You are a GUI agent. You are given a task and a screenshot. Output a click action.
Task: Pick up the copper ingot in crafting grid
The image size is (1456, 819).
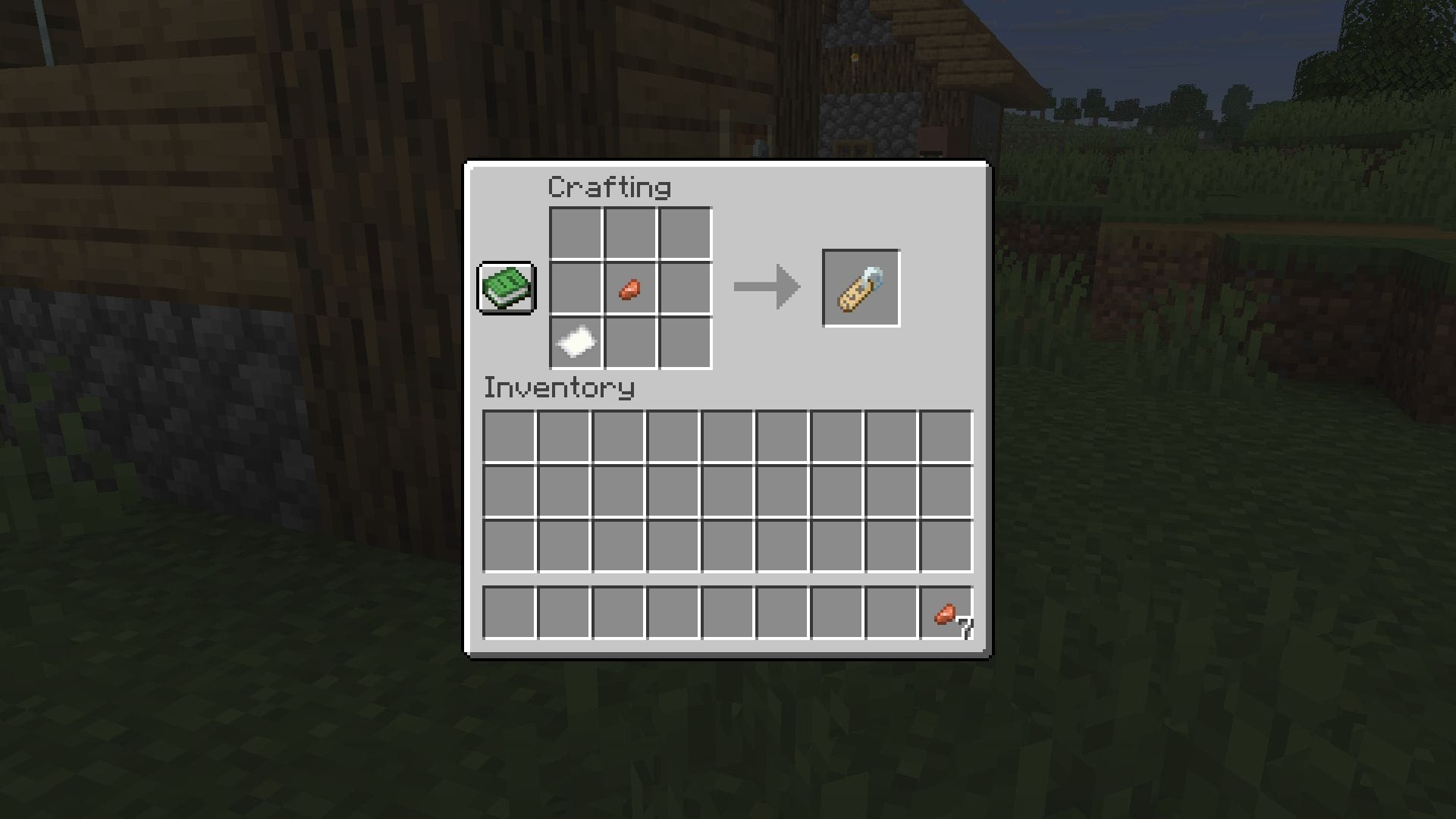[x=629, y=289]
